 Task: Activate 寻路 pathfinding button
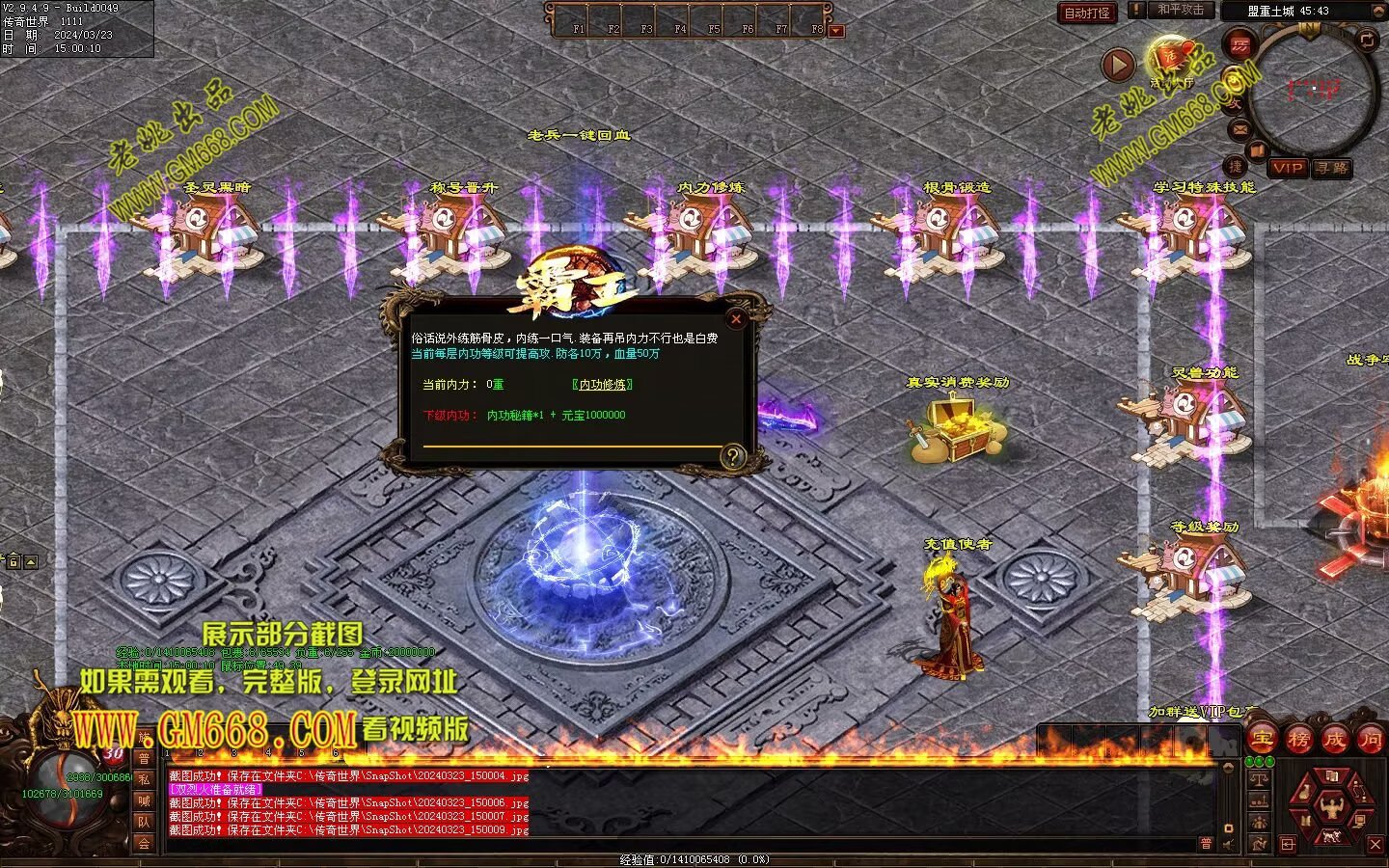(x=1331, y=168)
